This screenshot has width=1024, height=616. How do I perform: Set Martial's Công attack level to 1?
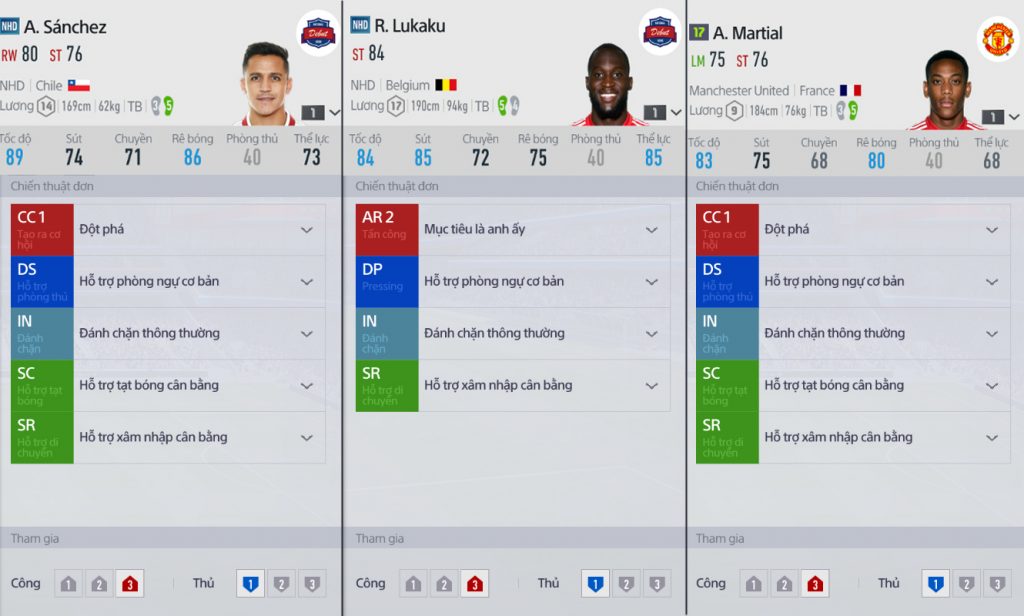pos(754,584)
